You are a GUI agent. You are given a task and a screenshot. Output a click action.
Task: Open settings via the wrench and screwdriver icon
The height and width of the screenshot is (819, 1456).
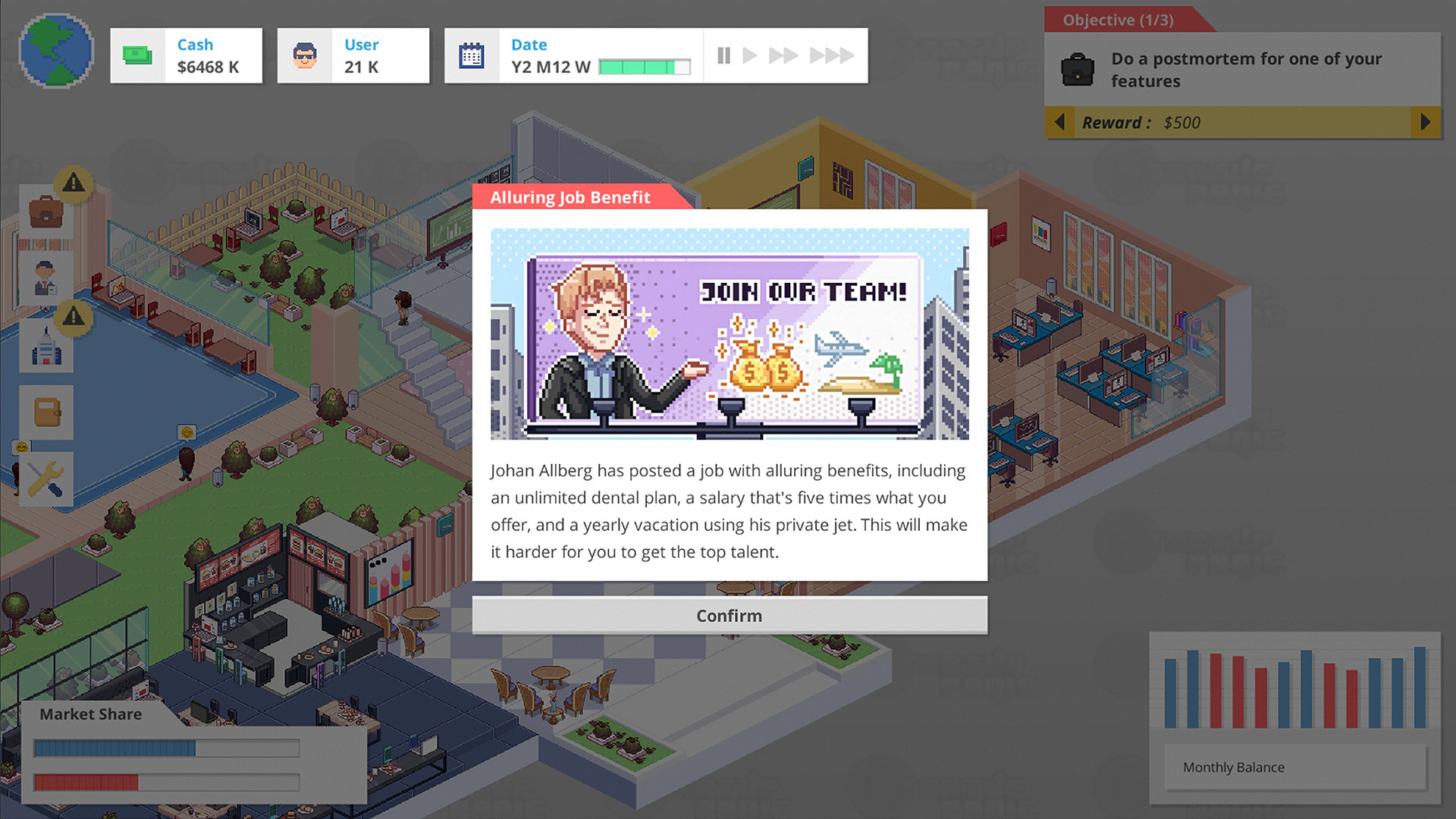pos(45,478)
